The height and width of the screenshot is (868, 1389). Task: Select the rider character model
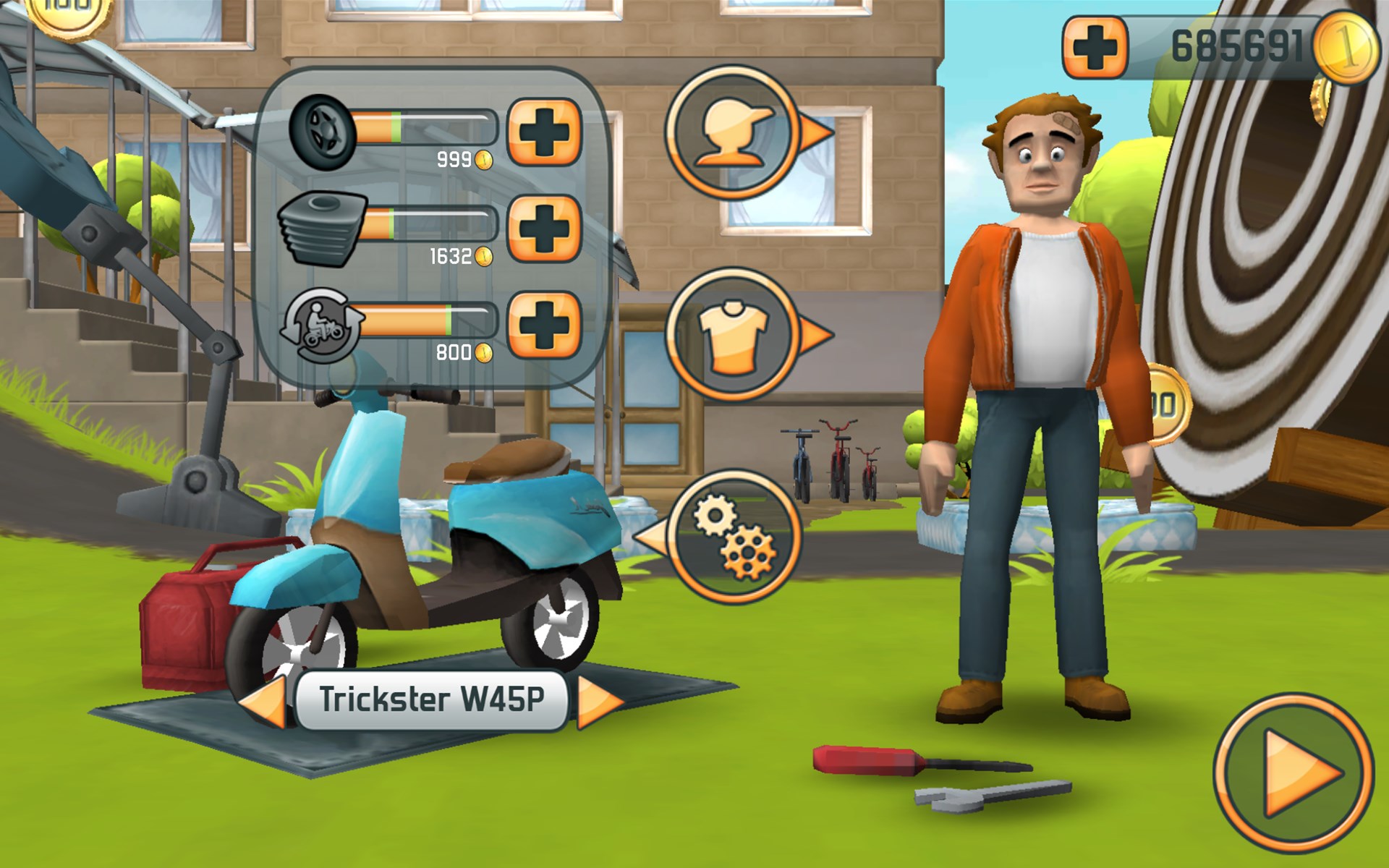tap(1033, 362)
